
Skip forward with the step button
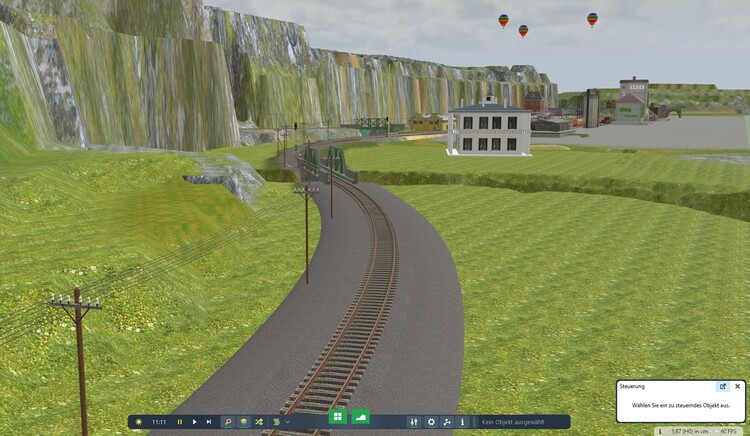(x=208, y=422)
